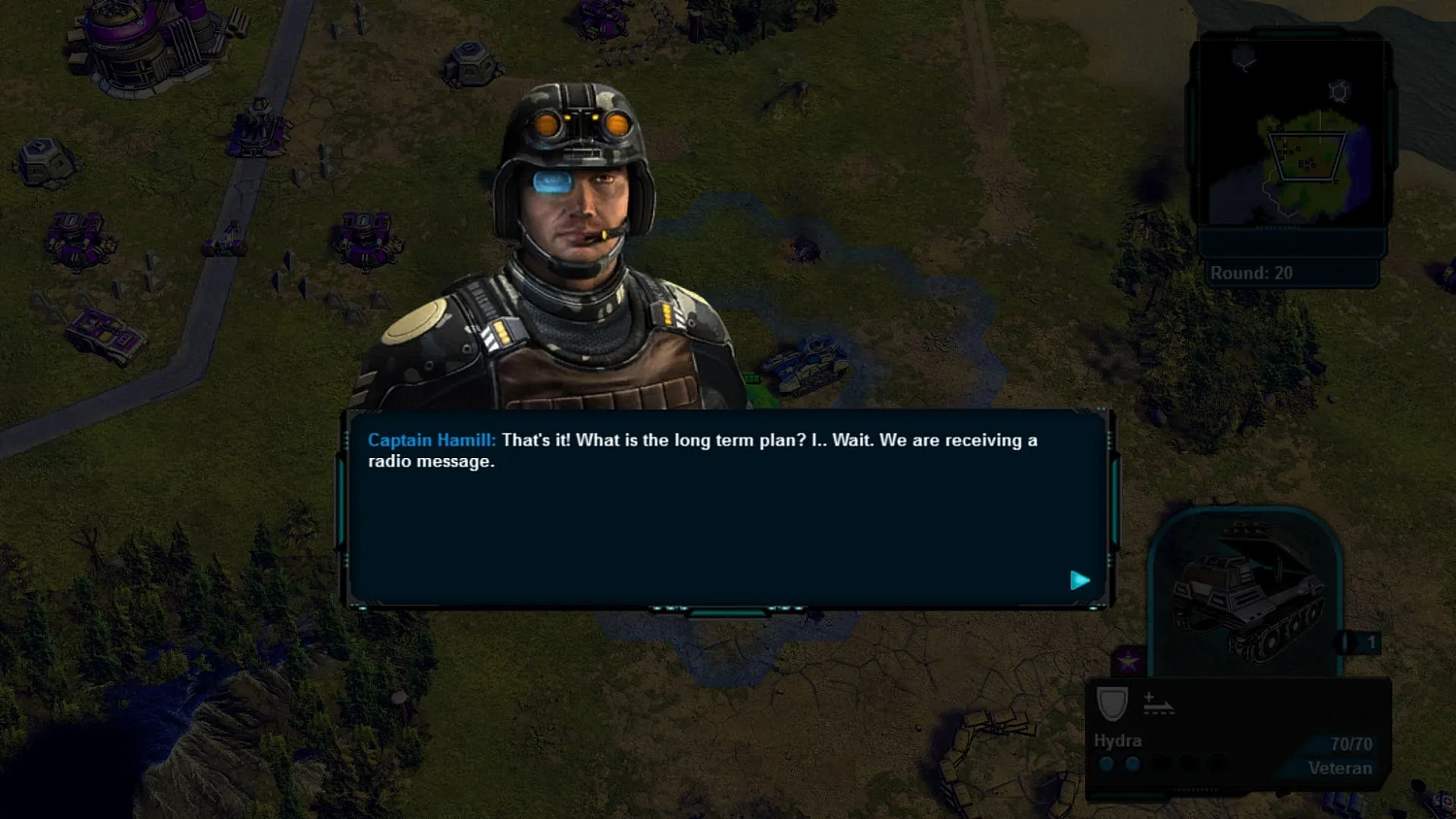
Task: Advance the dialogue with the blue play arrow
Action: pos(1080,580)
